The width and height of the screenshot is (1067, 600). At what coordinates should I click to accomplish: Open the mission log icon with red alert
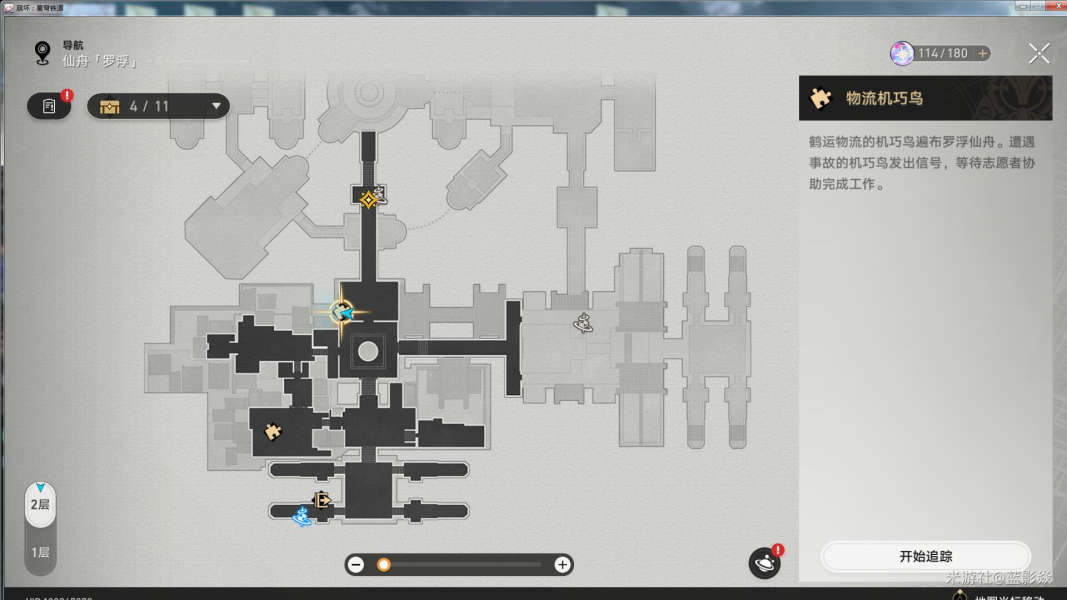49,106
